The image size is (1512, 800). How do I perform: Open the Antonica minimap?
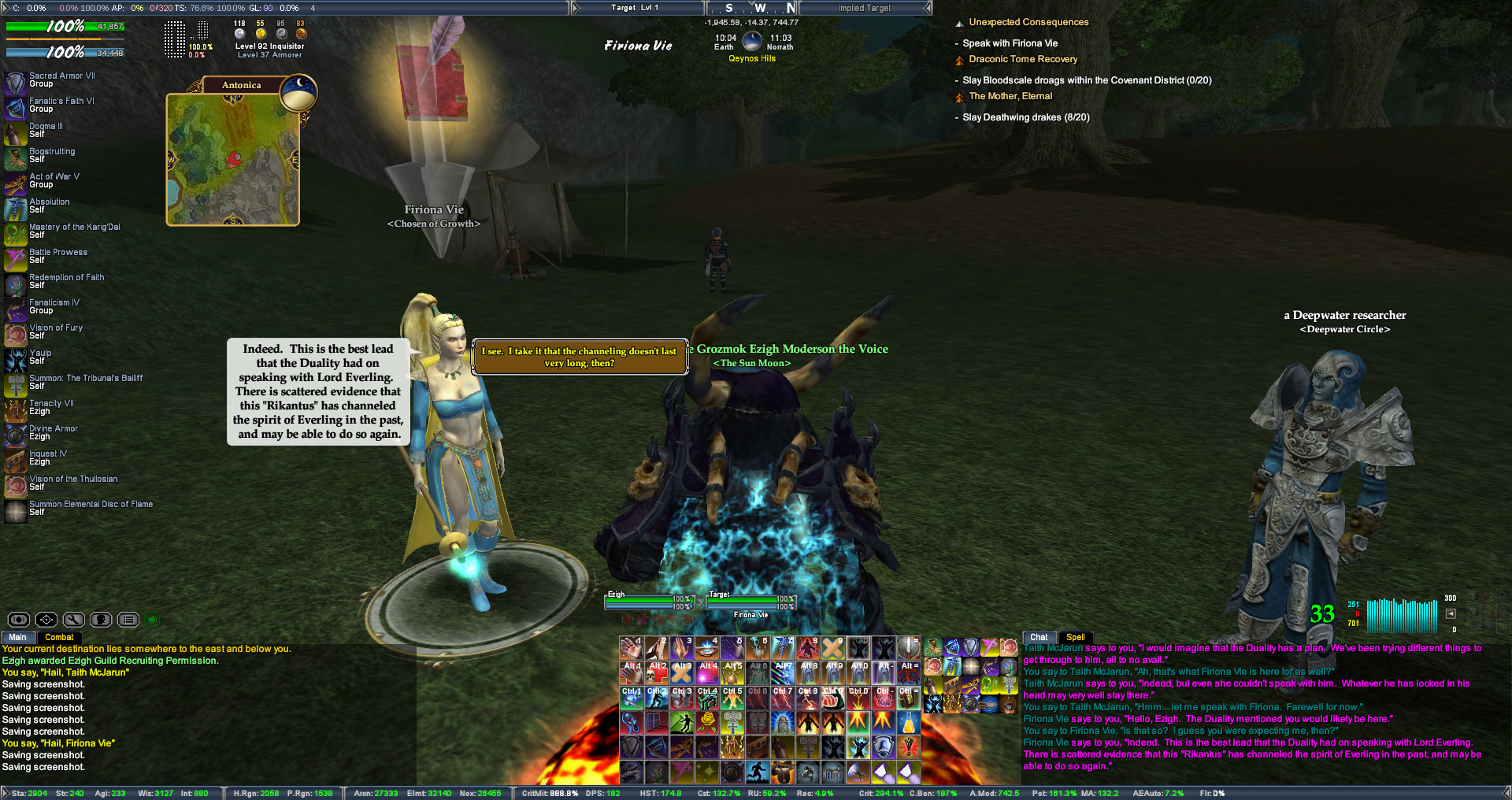coord(232,159)
